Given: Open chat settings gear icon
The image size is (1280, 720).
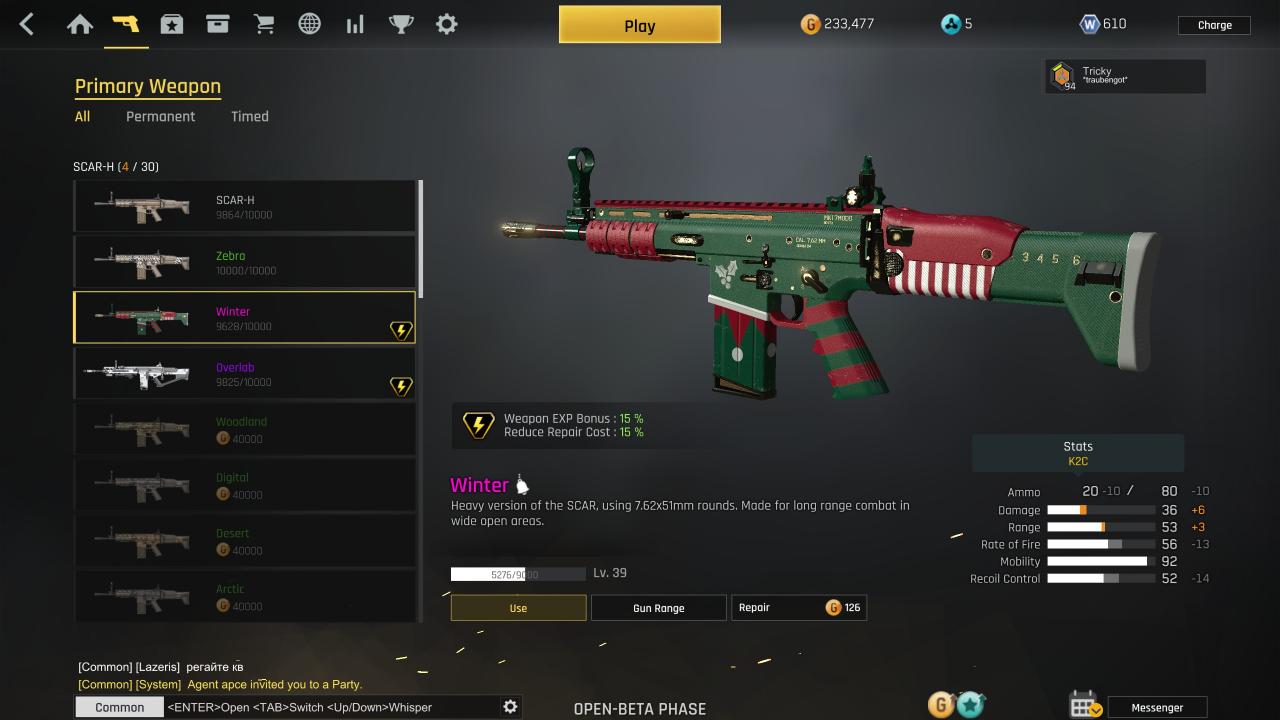Looking at the screenshot, I should coord(510,707).
